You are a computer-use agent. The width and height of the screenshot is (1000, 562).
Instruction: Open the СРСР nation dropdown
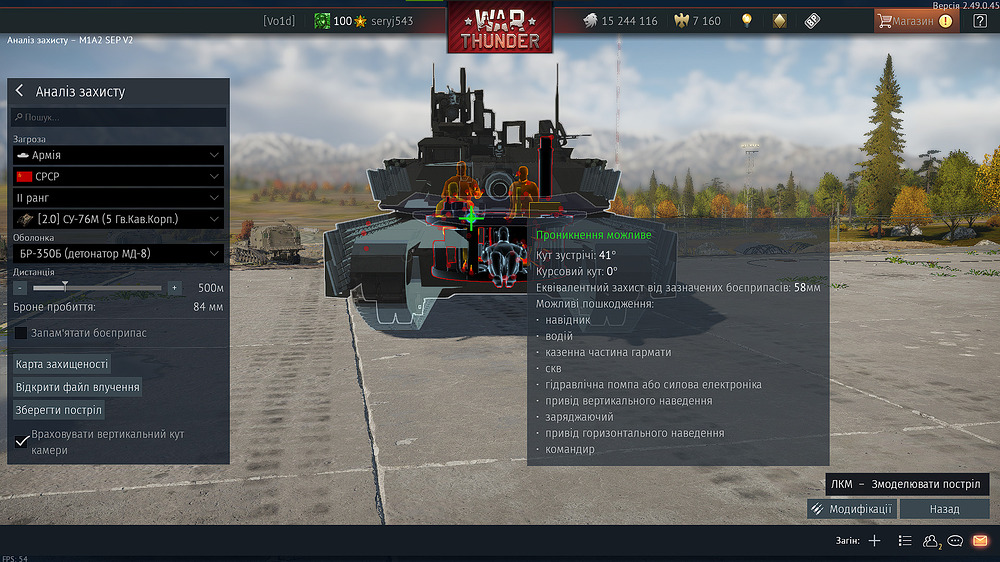click(118, 176)
